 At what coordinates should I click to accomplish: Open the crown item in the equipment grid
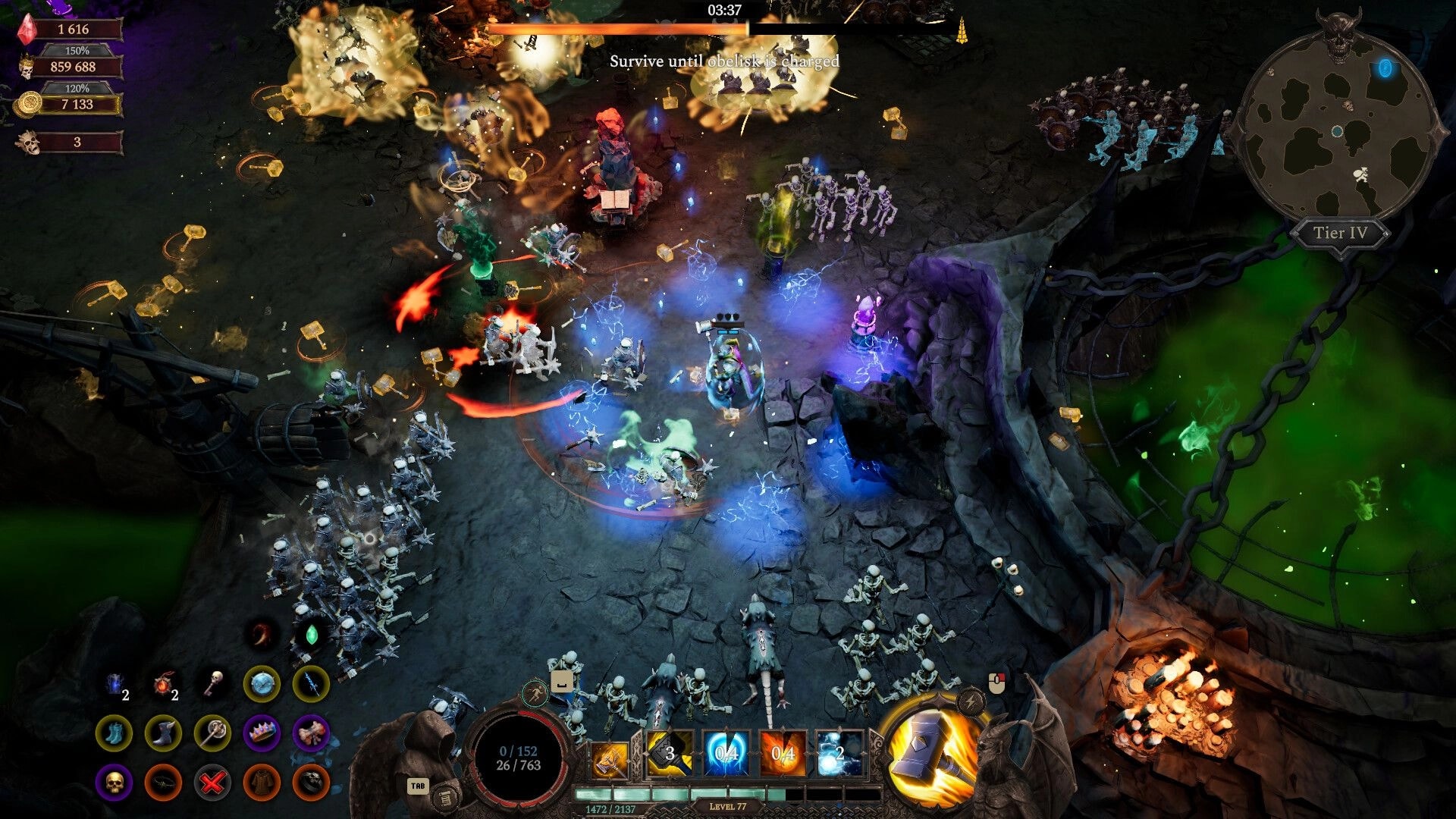coord(262,734)
